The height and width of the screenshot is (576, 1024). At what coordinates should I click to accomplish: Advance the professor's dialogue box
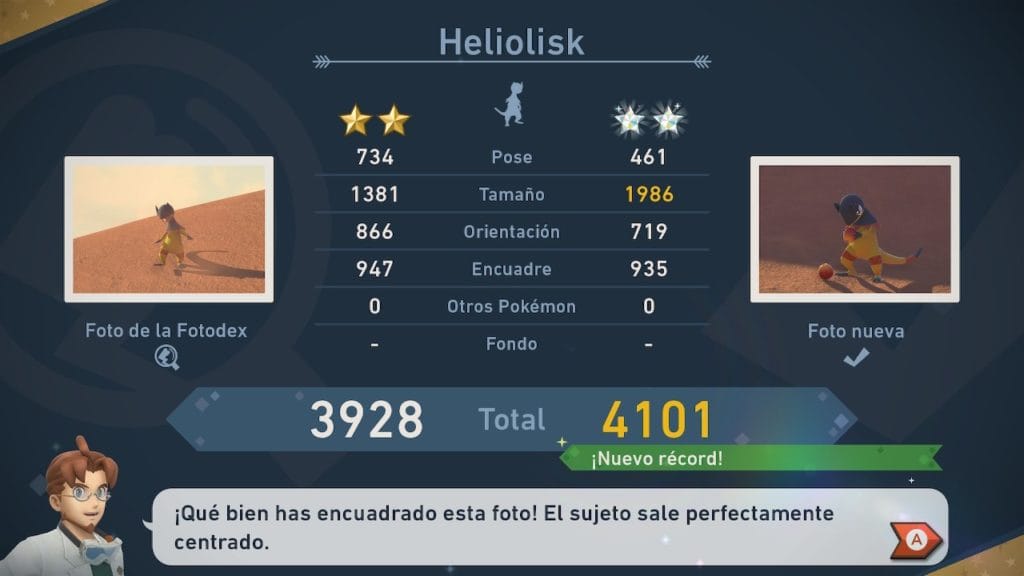tap(915, 540)
